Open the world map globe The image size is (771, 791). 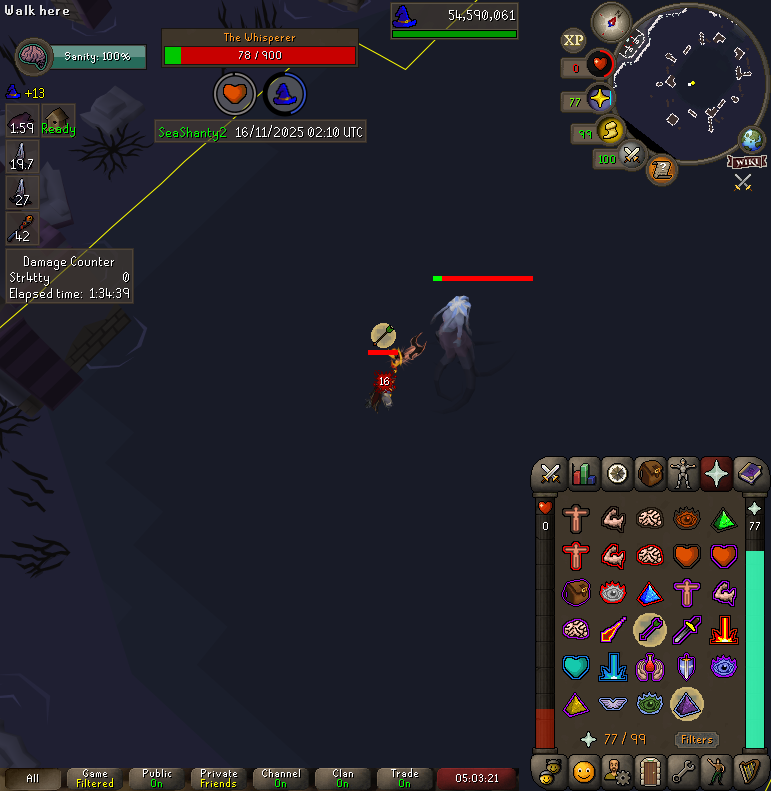(x=751, y=139)
